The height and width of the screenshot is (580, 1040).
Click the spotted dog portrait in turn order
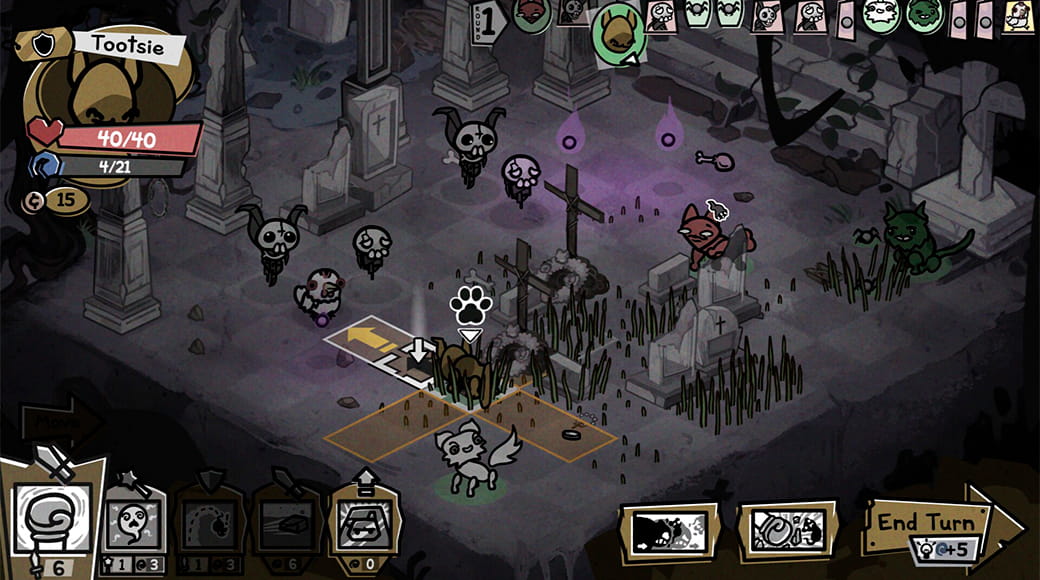1018,16
